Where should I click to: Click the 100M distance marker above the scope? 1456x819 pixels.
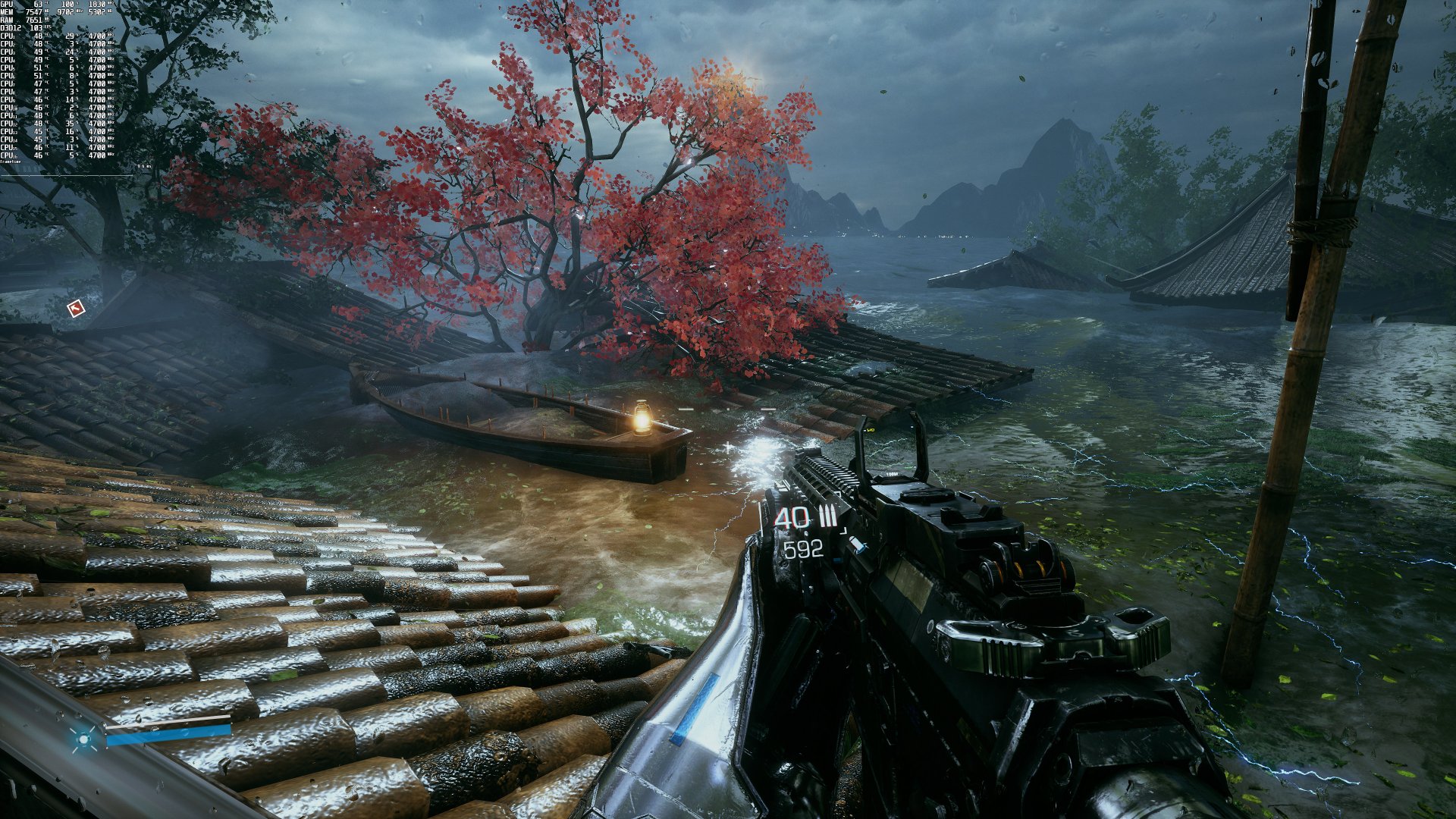pyautogui.click(x=892, y=474)
